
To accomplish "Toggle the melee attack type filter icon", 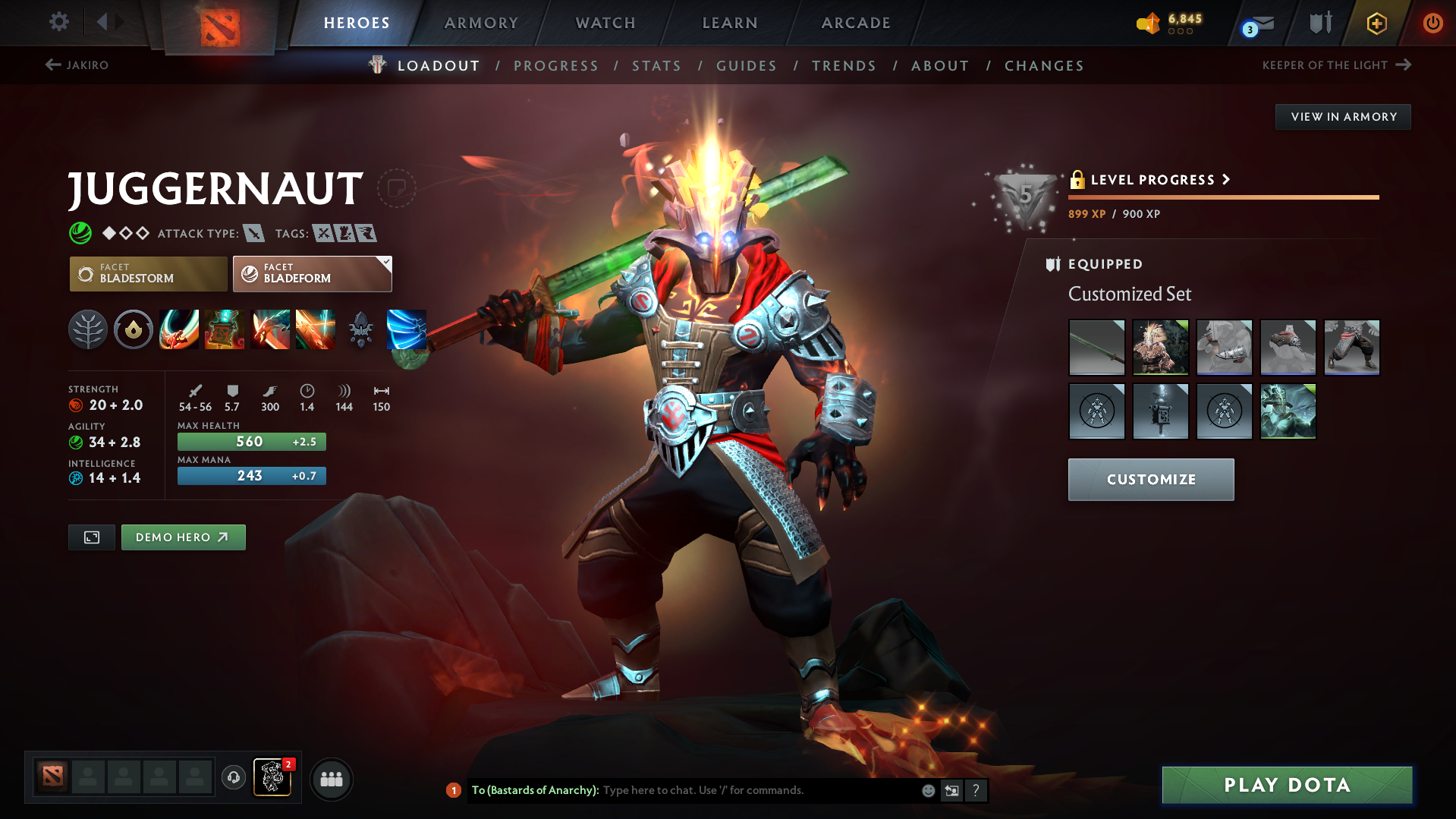I will (x=253, y=233).
